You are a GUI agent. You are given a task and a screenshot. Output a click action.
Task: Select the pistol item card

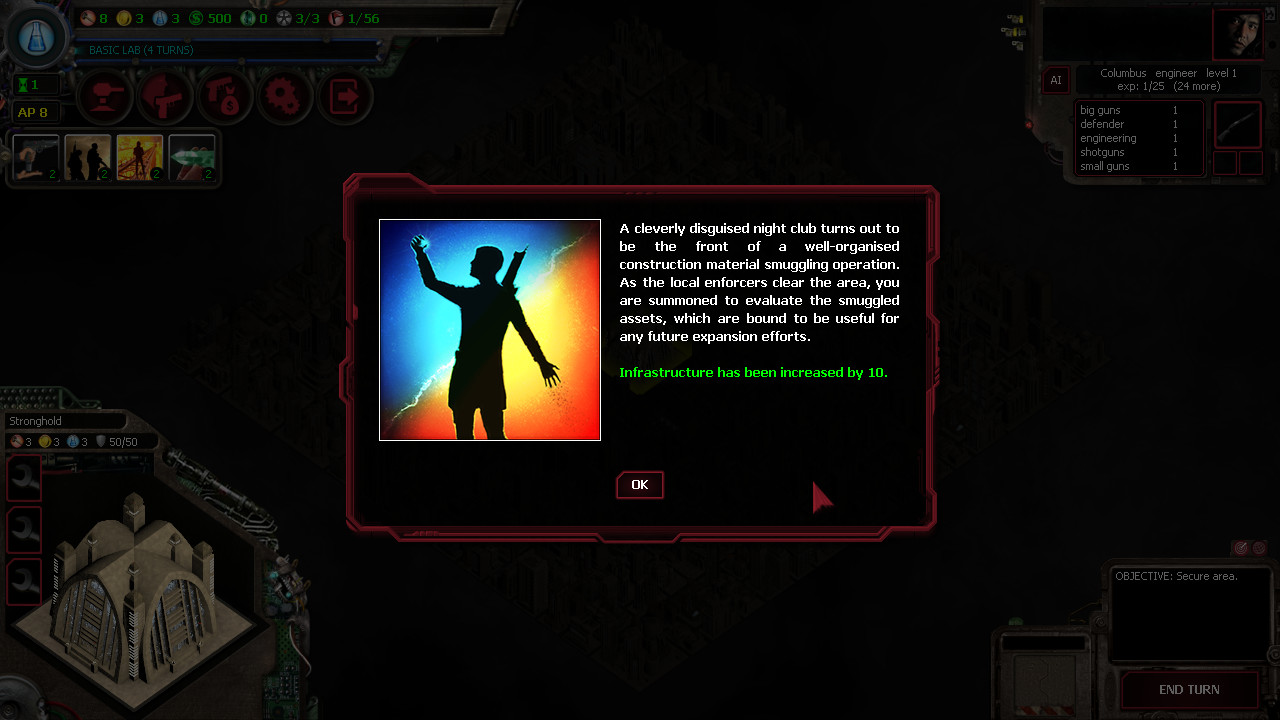pyautogui.click(x=35, y=158)
